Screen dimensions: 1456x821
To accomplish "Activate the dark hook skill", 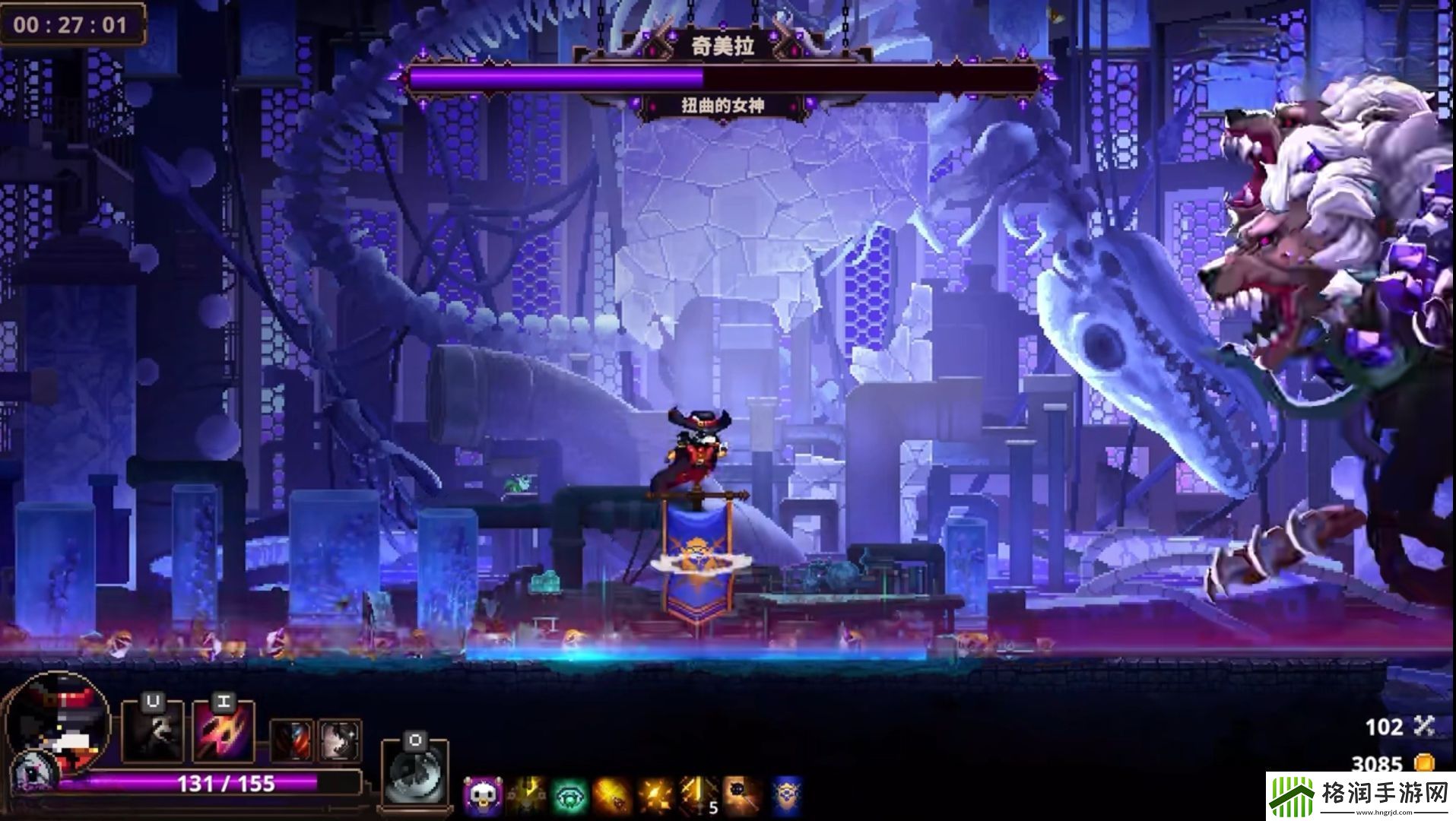I will (154, 731).
